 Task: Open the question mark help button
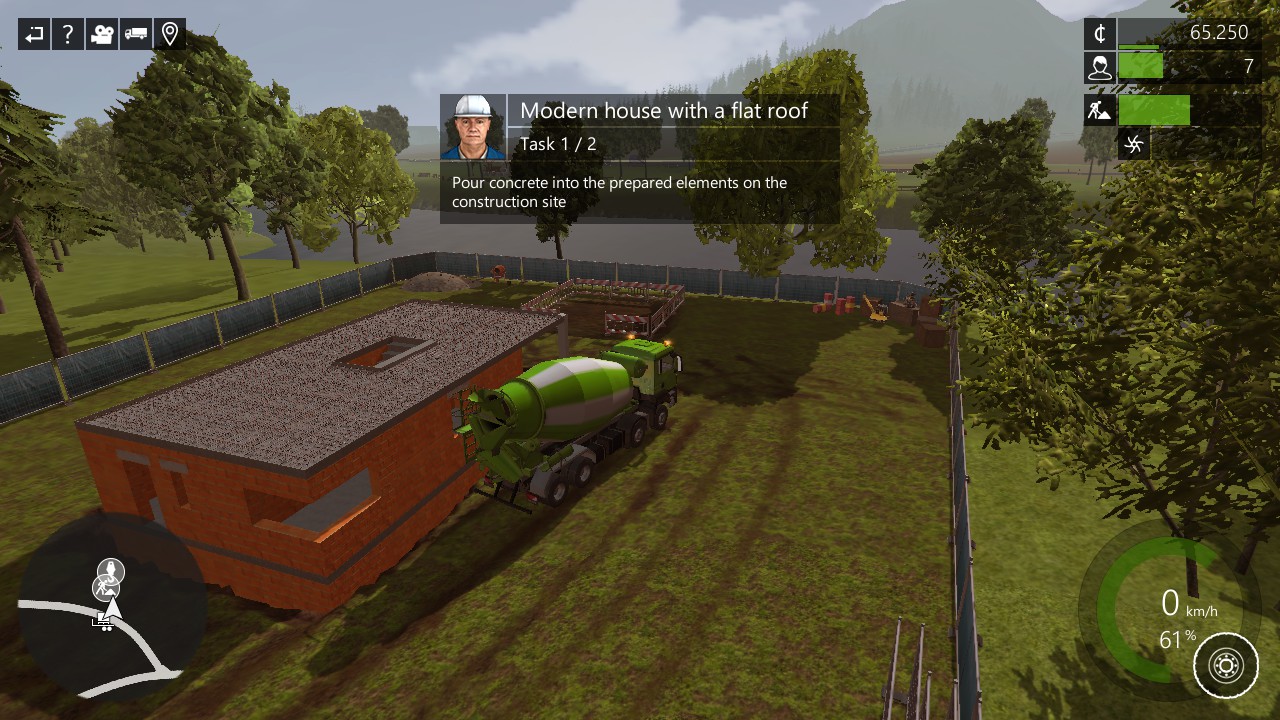coord(68,35)
